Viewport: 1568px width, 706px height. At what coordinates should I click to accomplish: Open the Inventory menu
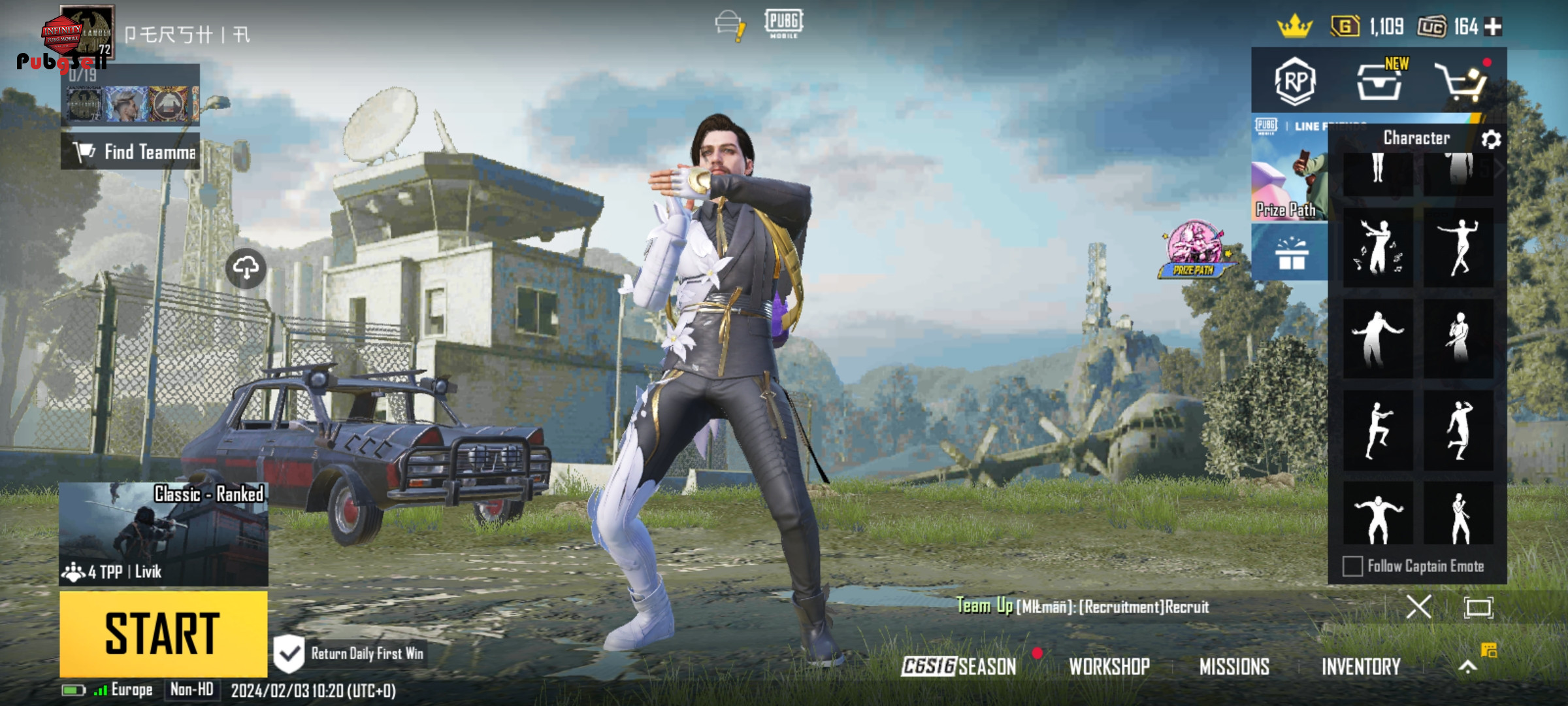pyautogui.click(x=1361, y=666)
